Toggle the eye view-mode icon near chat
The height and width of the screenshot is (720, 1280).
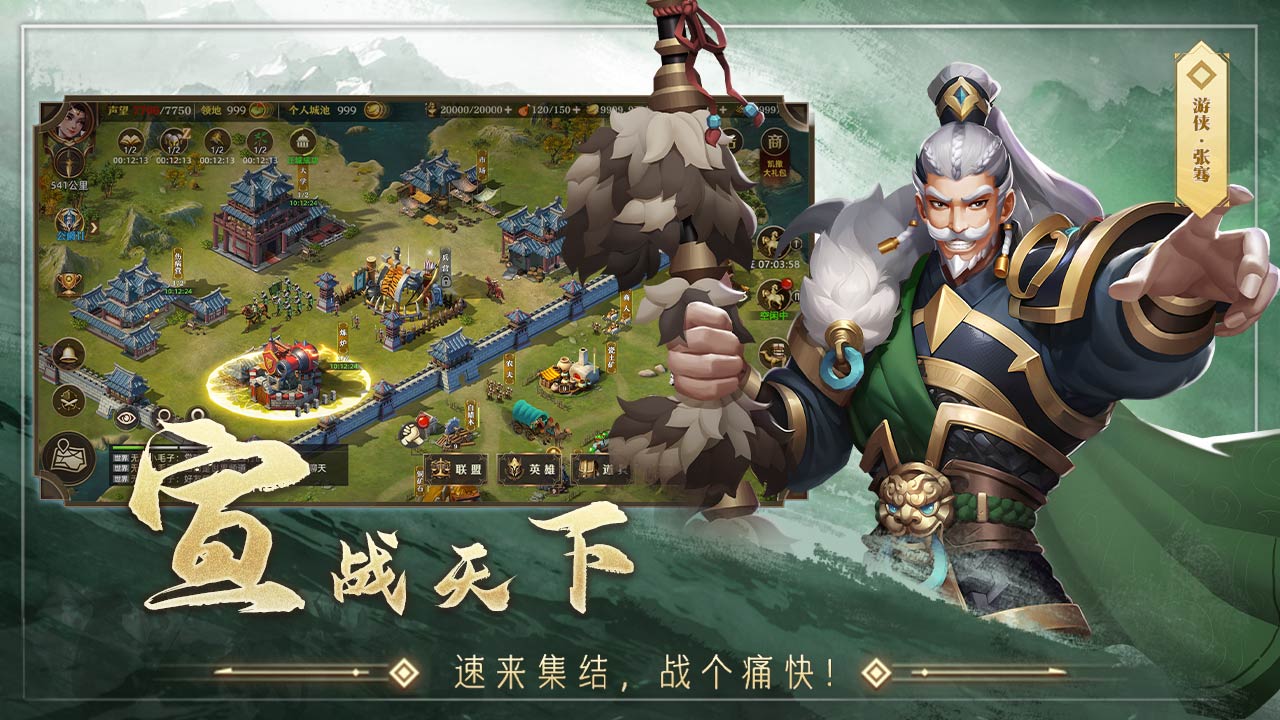[125, 417]
